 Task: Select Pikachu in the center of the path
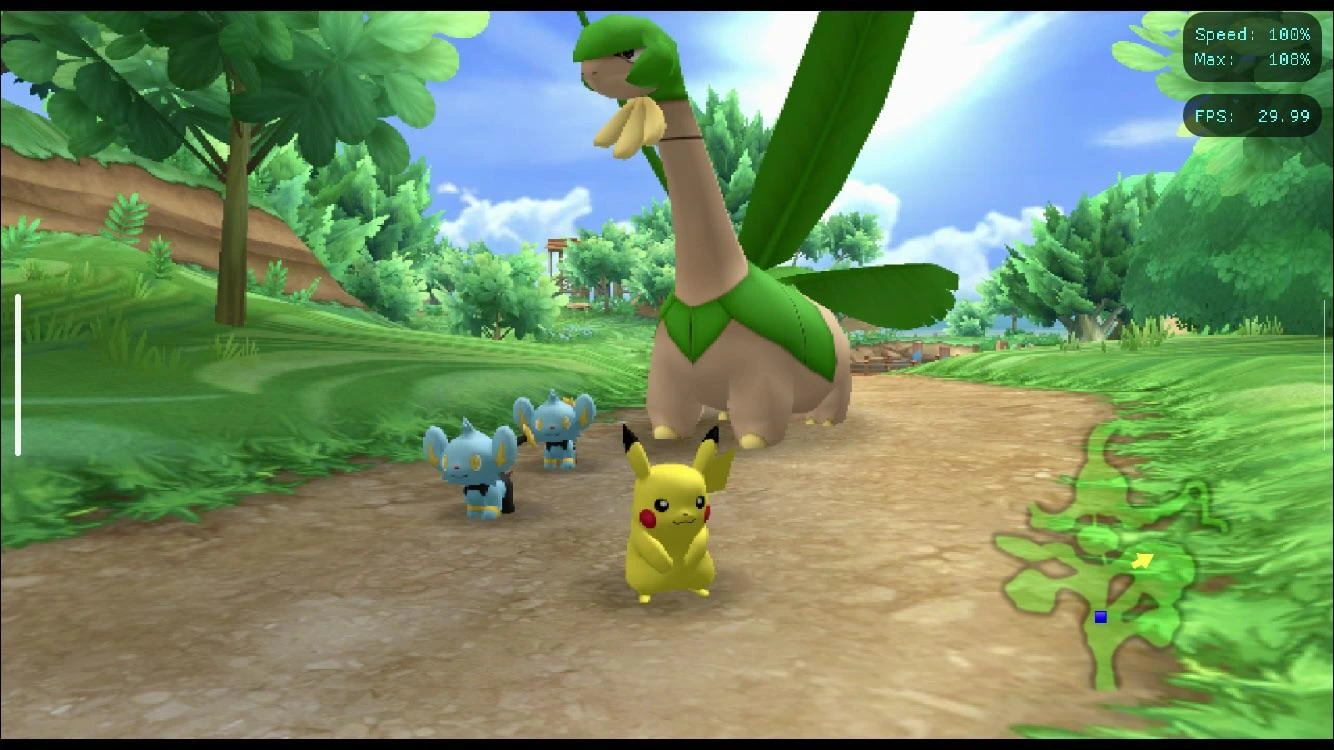click(x=675, y=530)
